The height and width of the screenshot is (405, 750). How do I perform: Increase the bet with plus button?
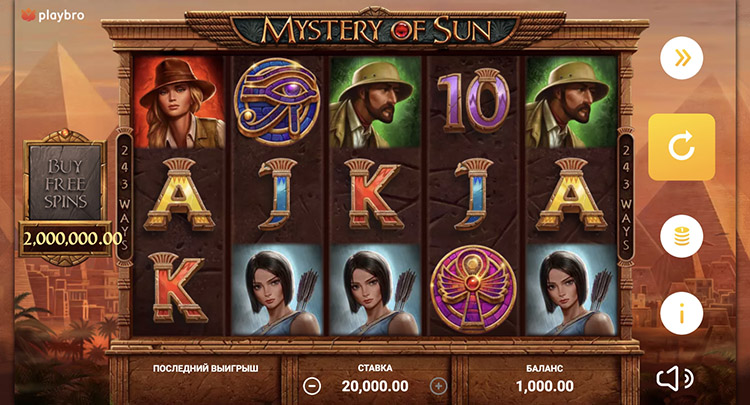pyautogui.click(x=438, y=385)
